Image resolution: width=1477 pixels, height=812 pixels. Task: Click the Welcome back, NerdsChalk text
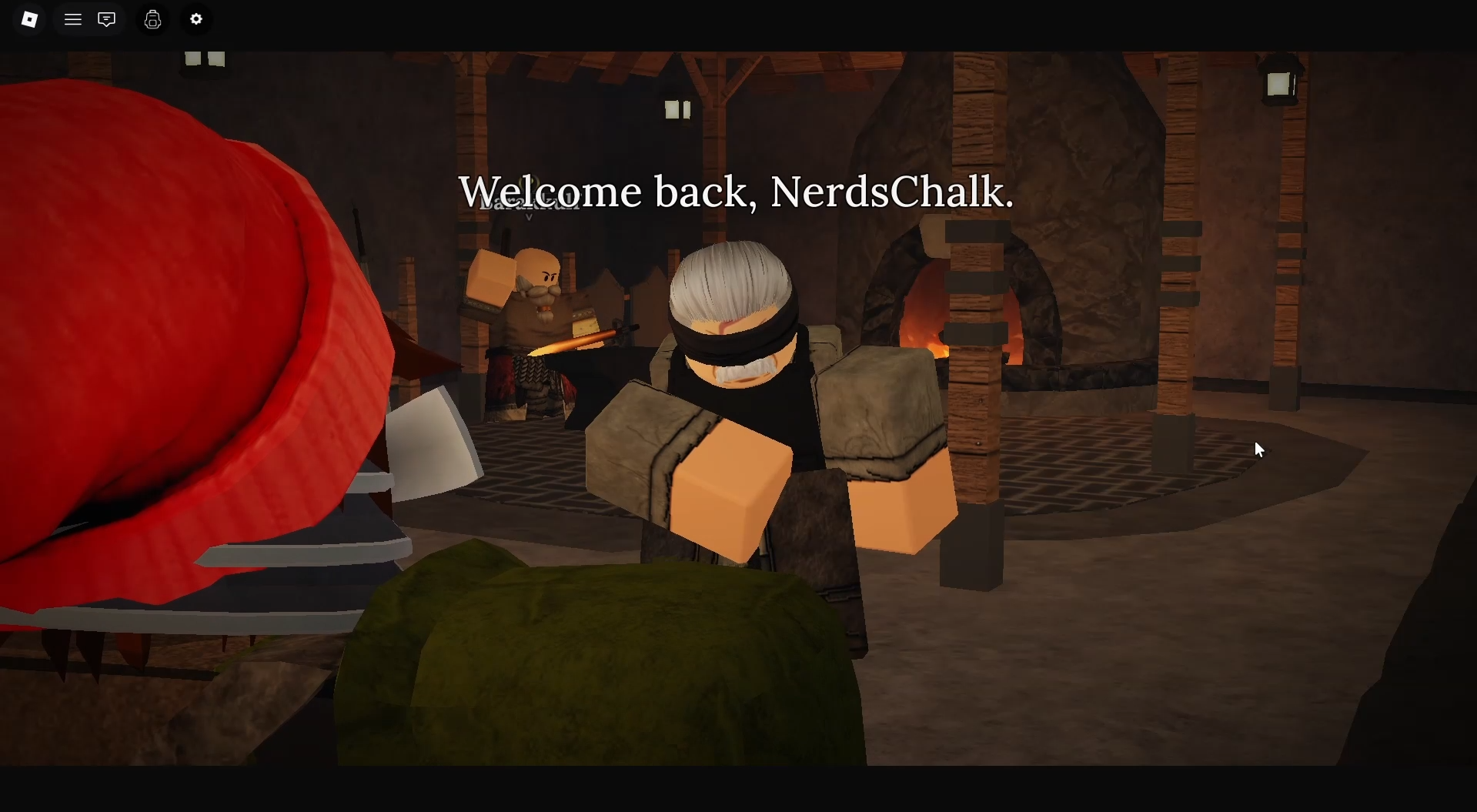[735, 191]
